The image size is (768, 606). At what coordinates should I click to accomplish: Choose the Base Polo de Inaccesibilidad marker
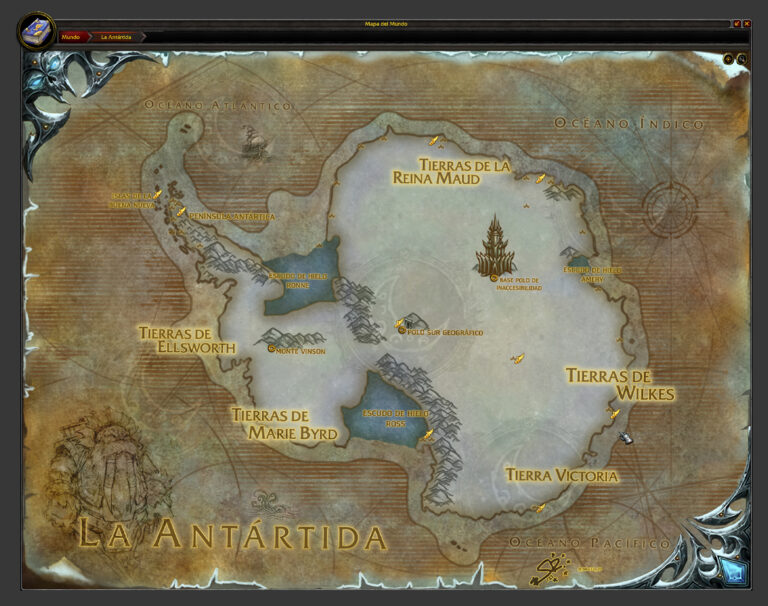(494, 278)
